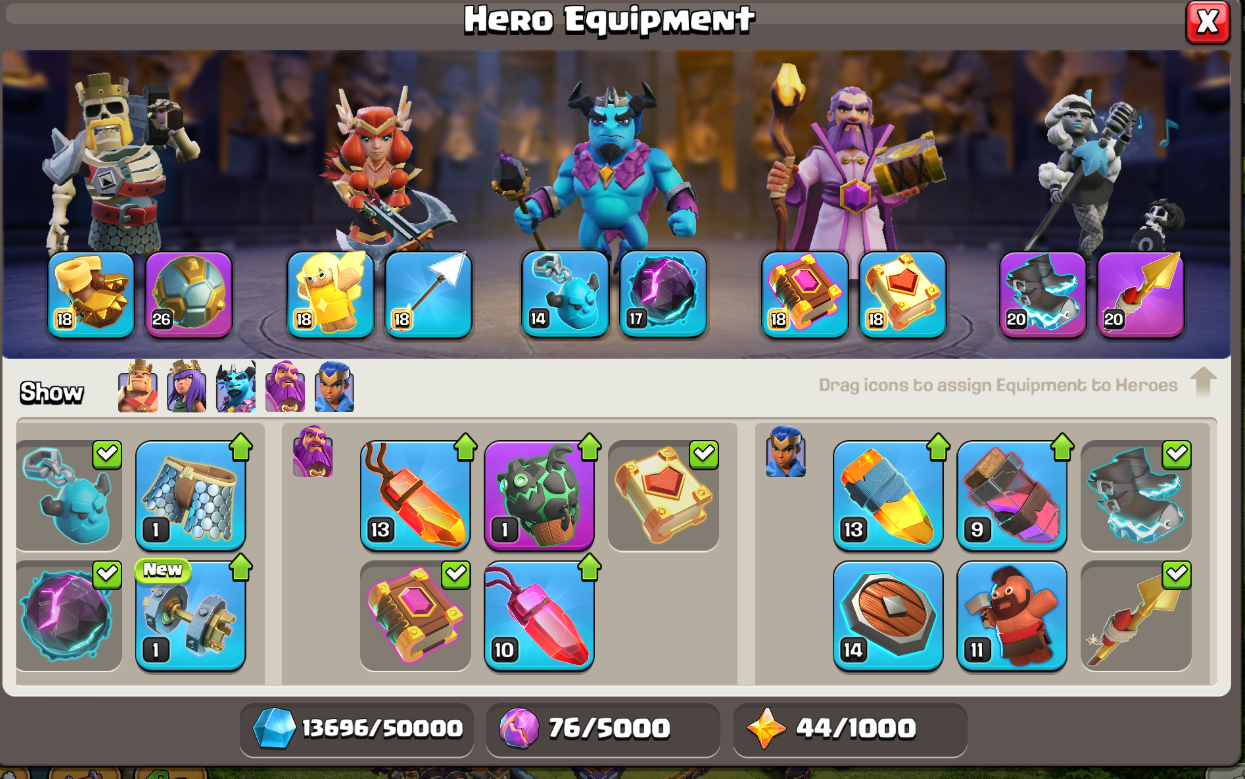Filter equipment by Barbarian King portrait
This screenshot has height=779, width=1245.
click(137, 387)
